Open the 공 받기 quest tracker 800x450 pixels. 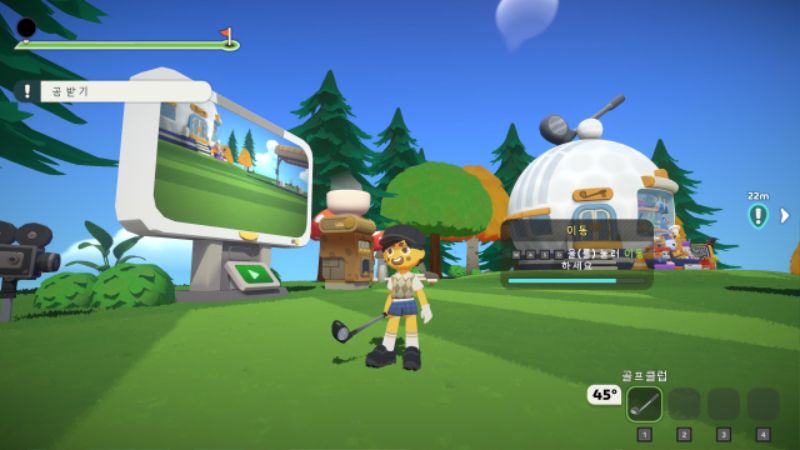(x=112, y=91)
